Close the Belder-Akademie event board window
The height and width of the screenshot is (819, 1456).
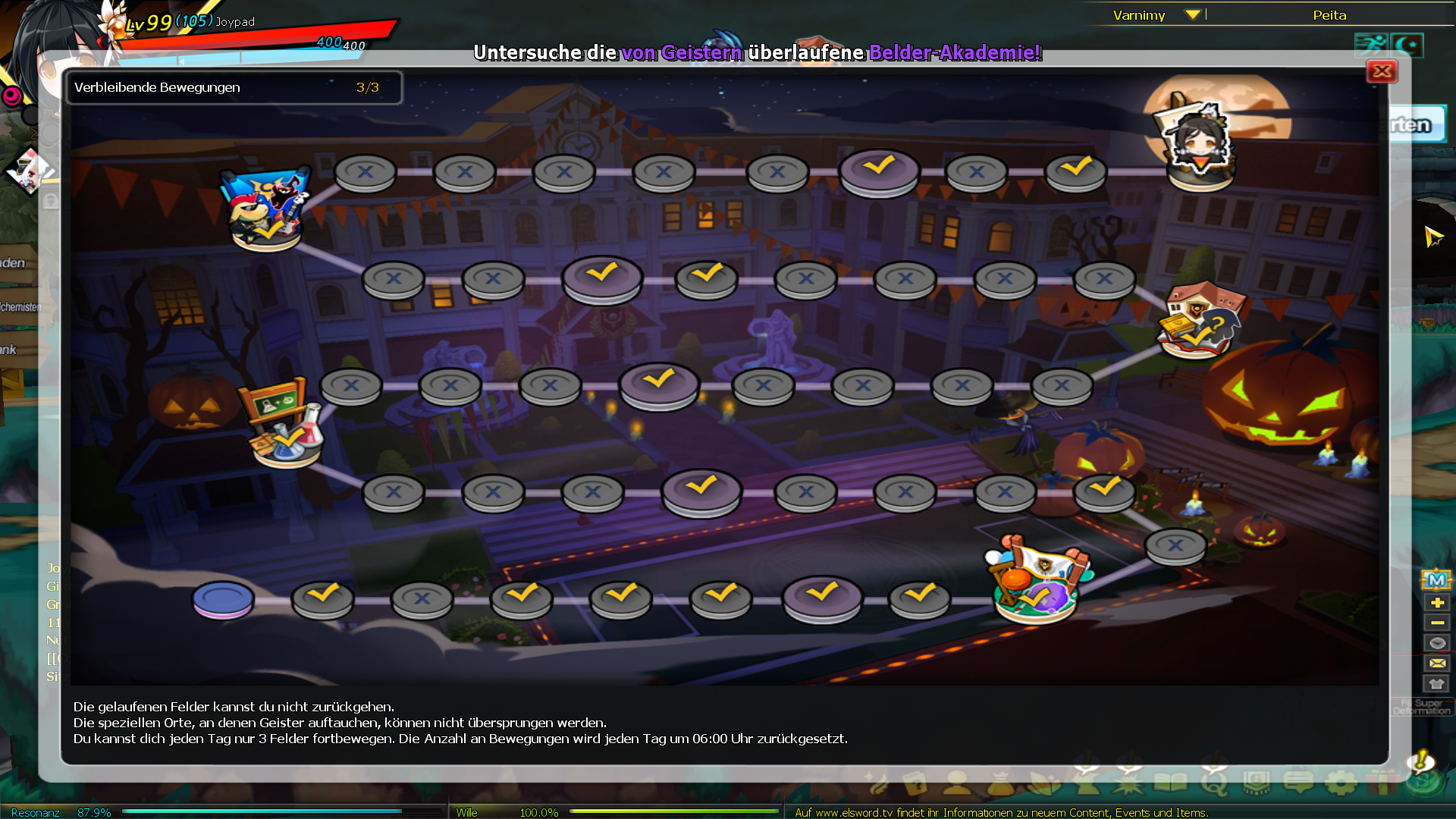(1382, 71)
